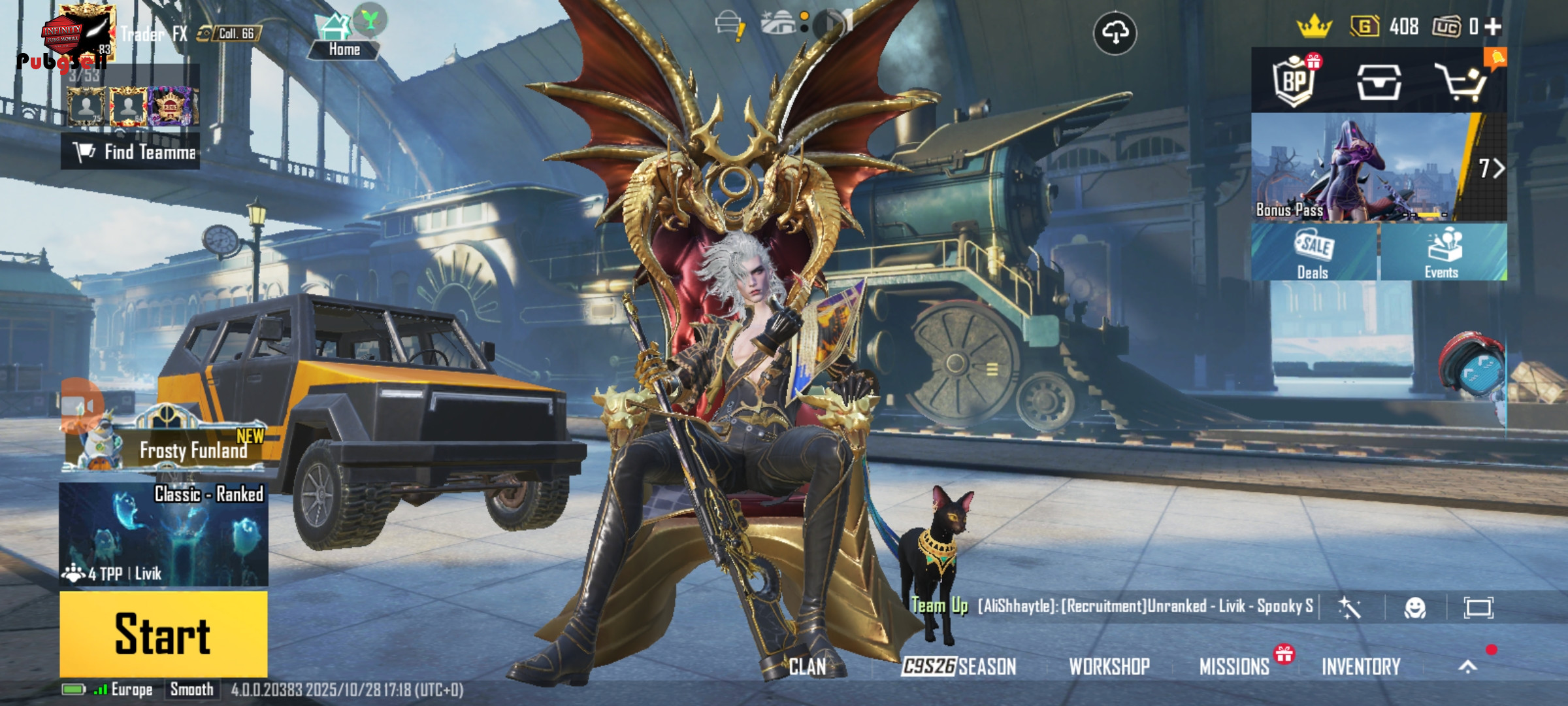The image size is (1568, 706).
Task: Tap the yellow Start button
Action: coord(163,634)
